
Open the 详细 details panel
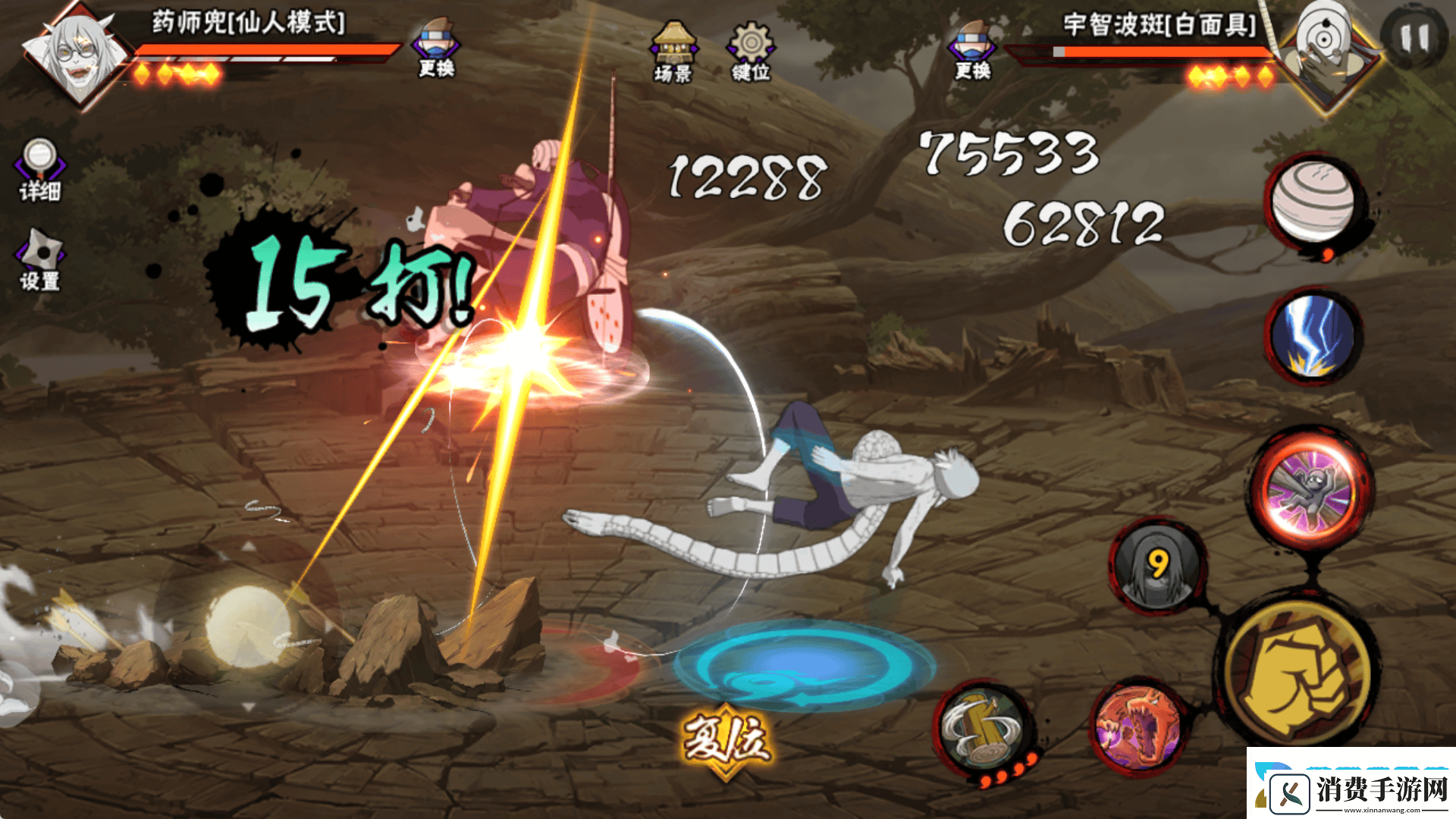pos(40,170)
